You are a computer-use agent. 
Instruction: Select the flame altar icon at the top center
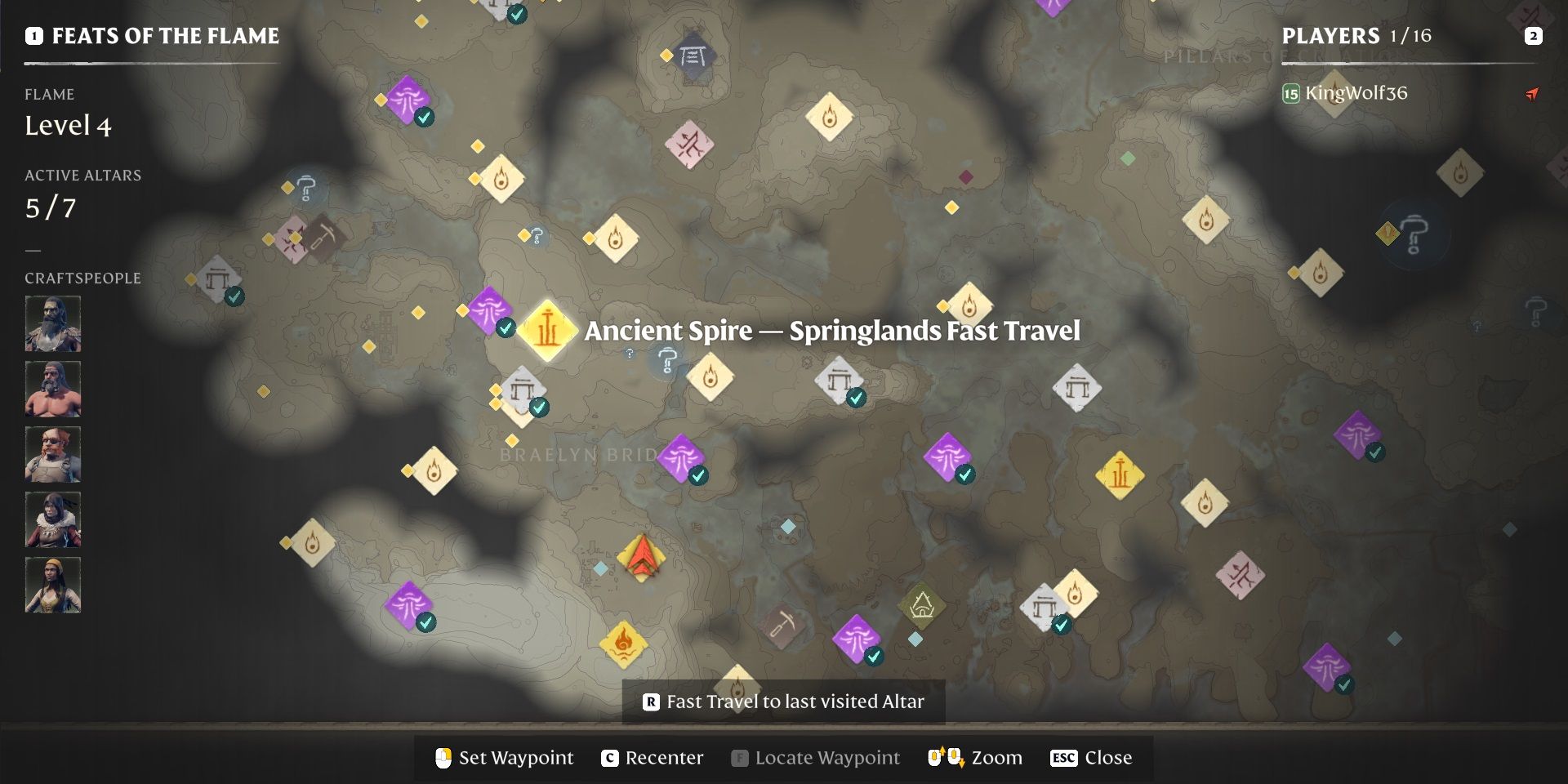pos(830,117)
